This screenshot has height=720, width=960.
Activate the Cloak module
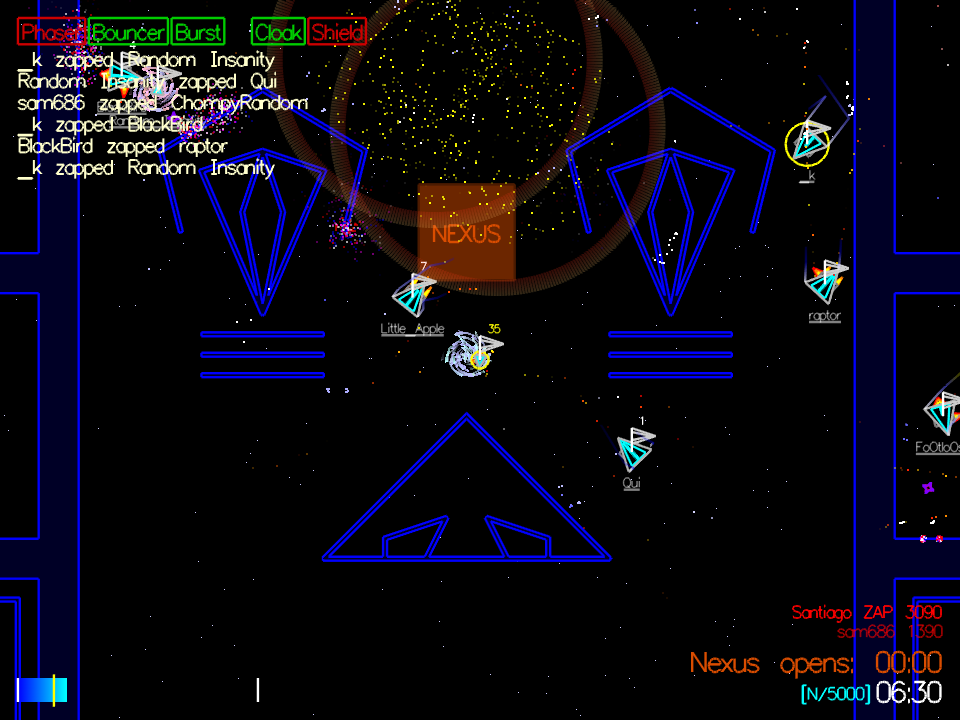click(x=278, y=32)
